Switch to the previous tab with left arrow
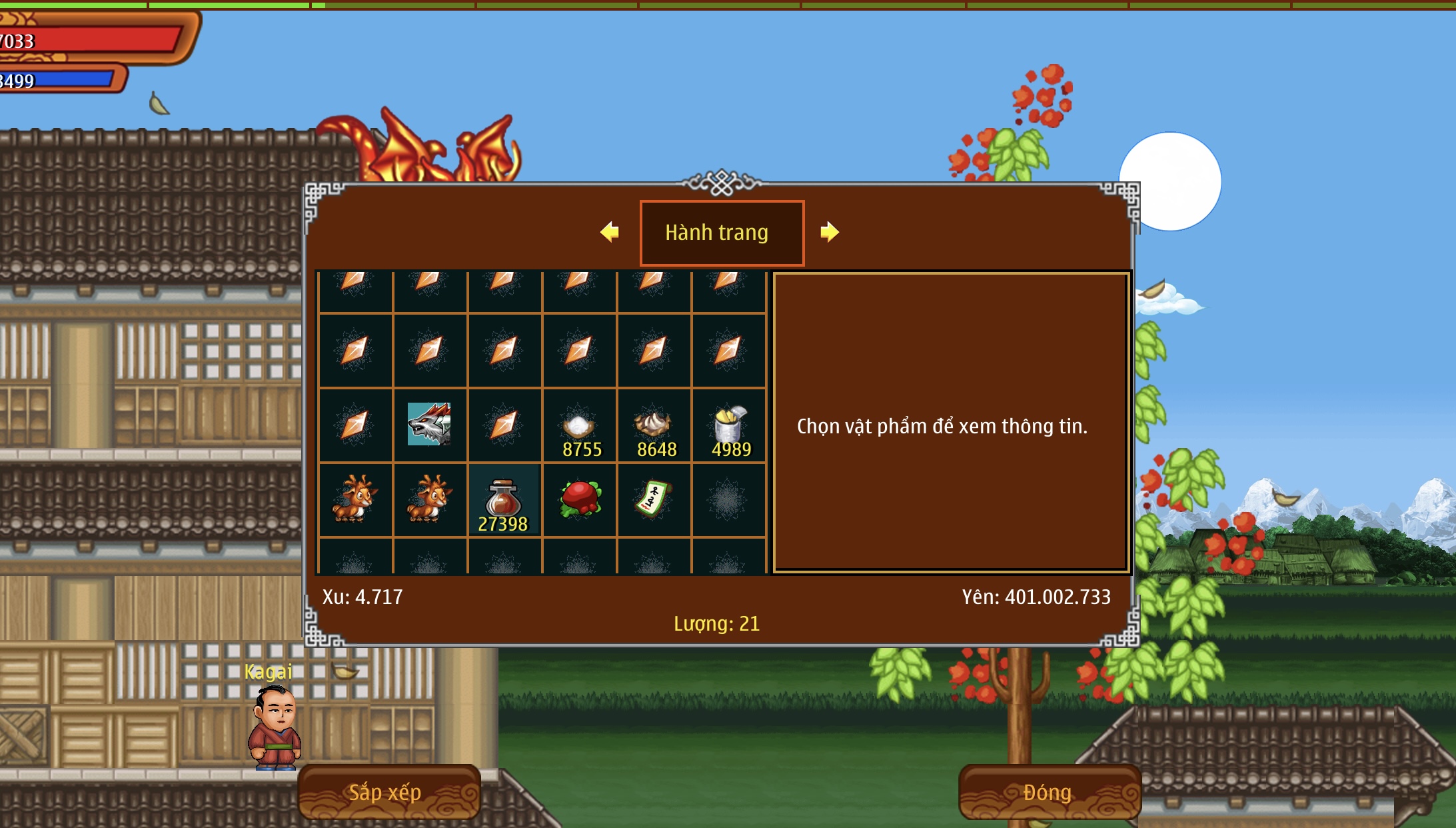 [x=610, y=232]
